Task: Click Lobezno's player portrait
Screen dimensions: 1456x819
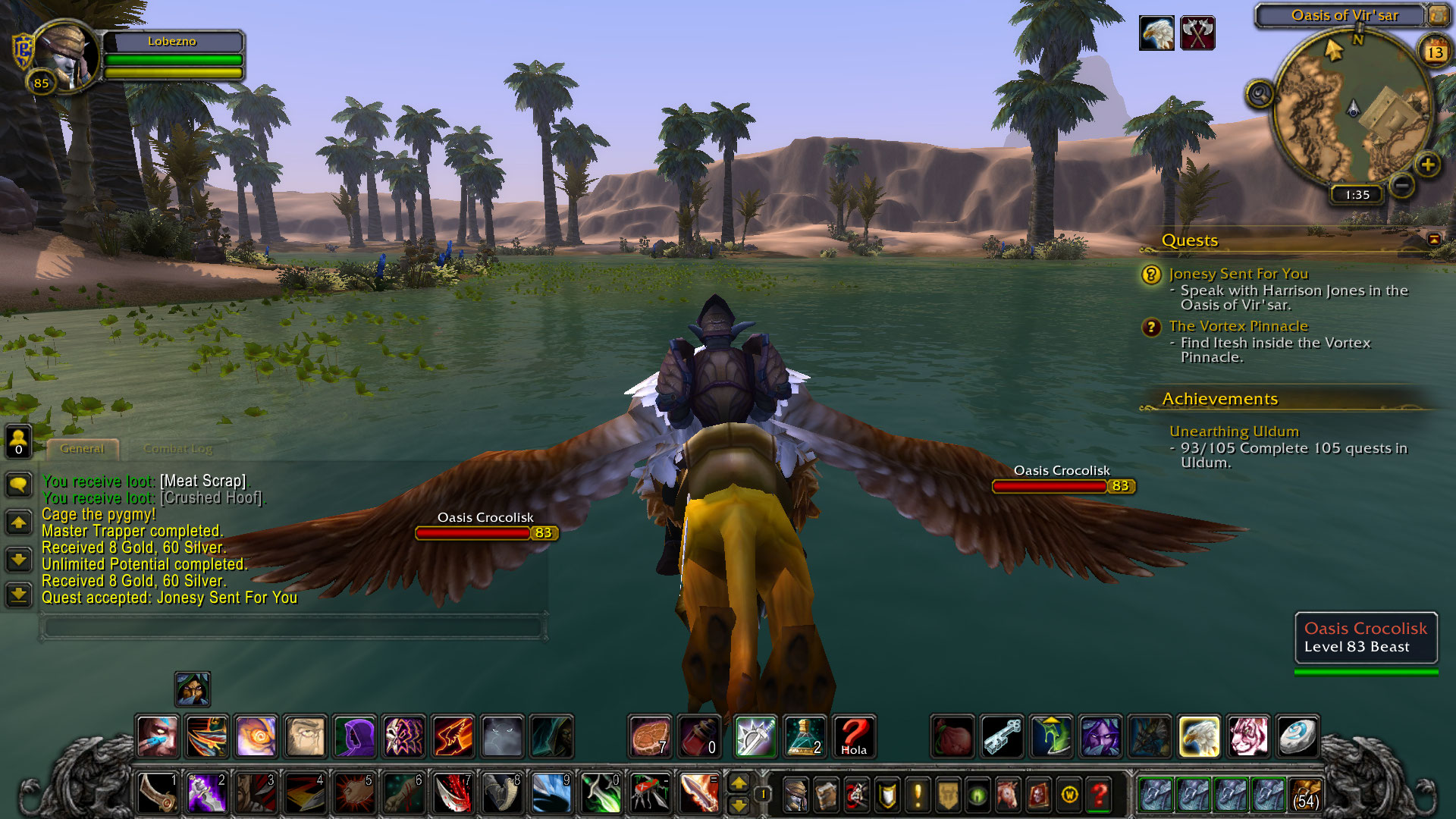Action: tap(64, 57)
